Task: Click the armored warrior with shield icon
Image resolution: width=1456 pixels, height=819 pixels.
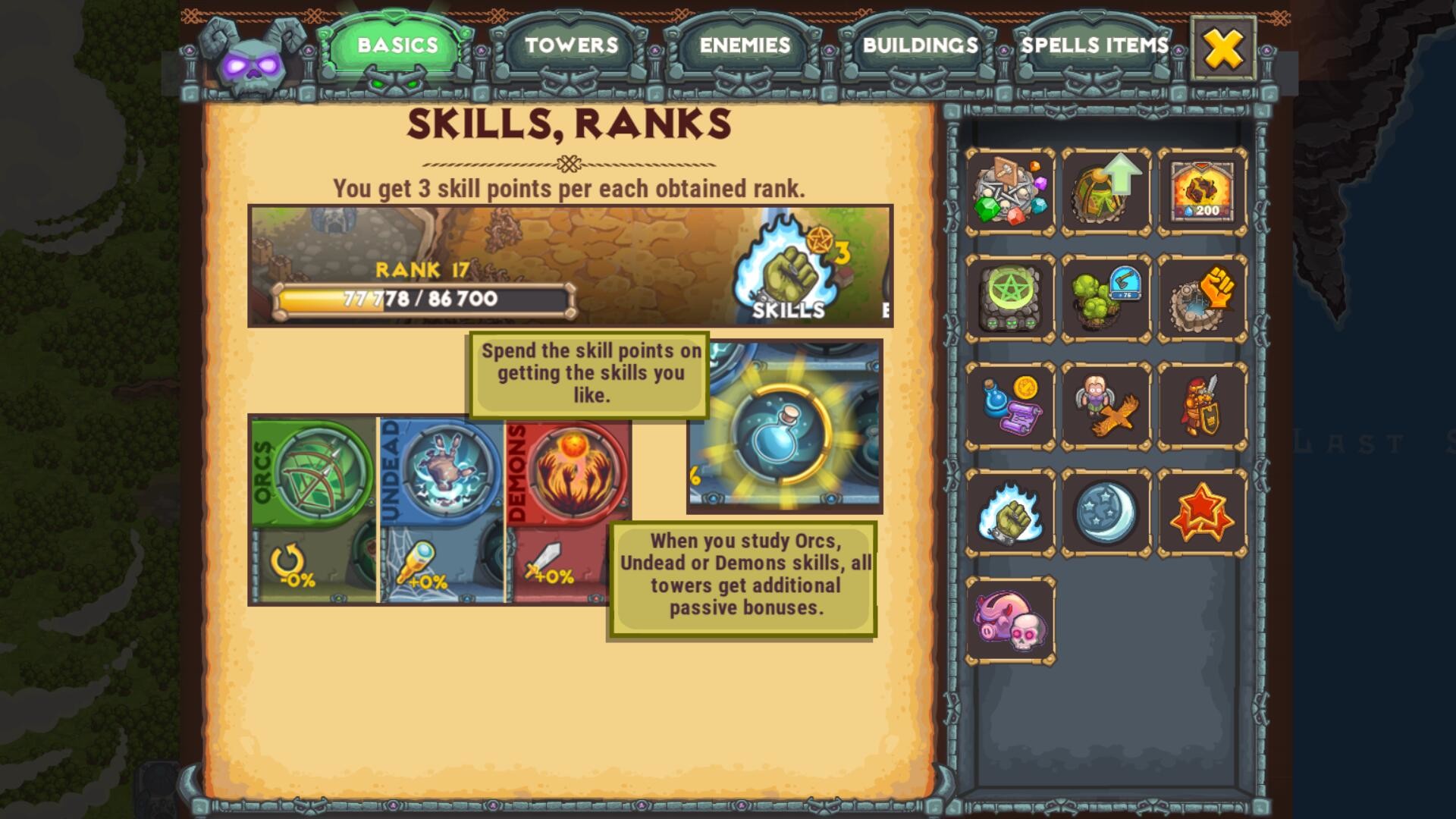Action: tap(1202, 403)
